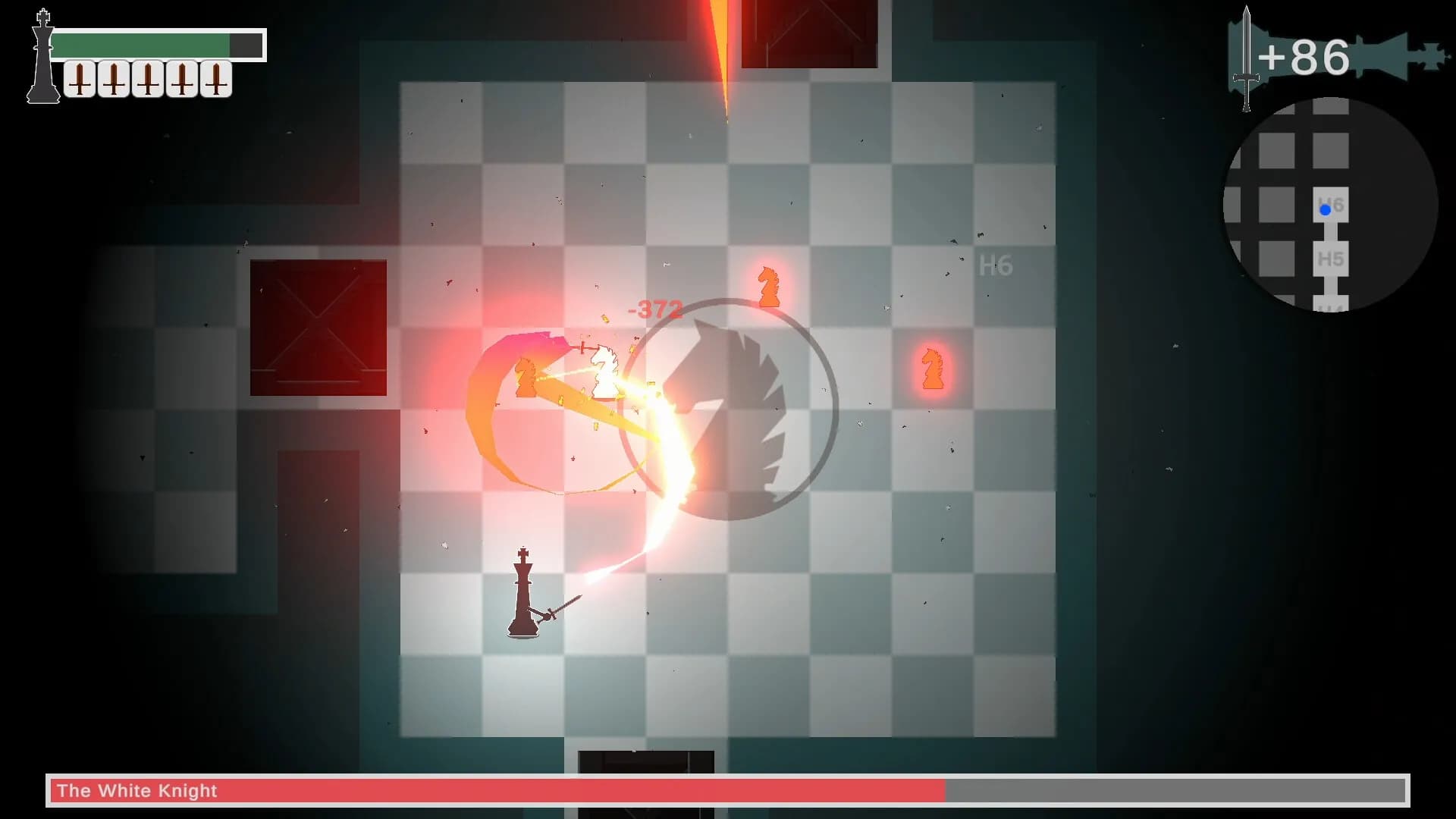Click The White Knight boss name label

(x=135, y=790)
